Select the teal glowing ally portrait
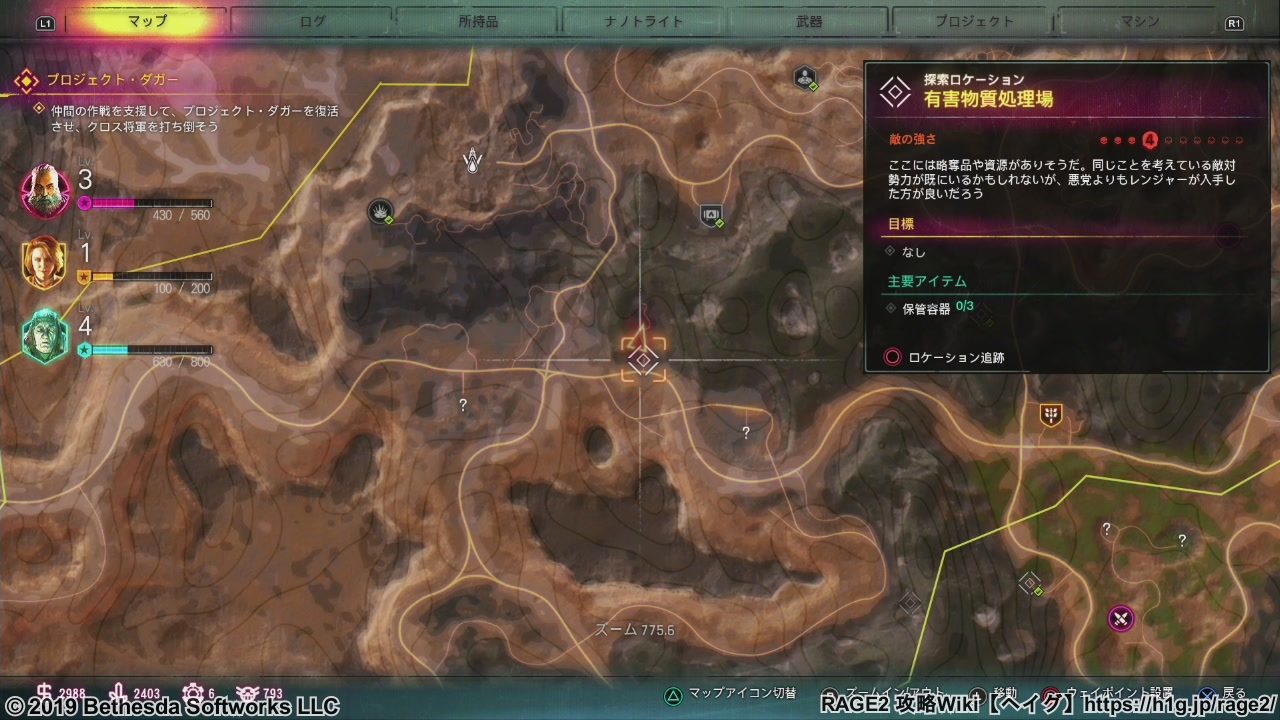The image size is (1280, 720). [46, 335]
